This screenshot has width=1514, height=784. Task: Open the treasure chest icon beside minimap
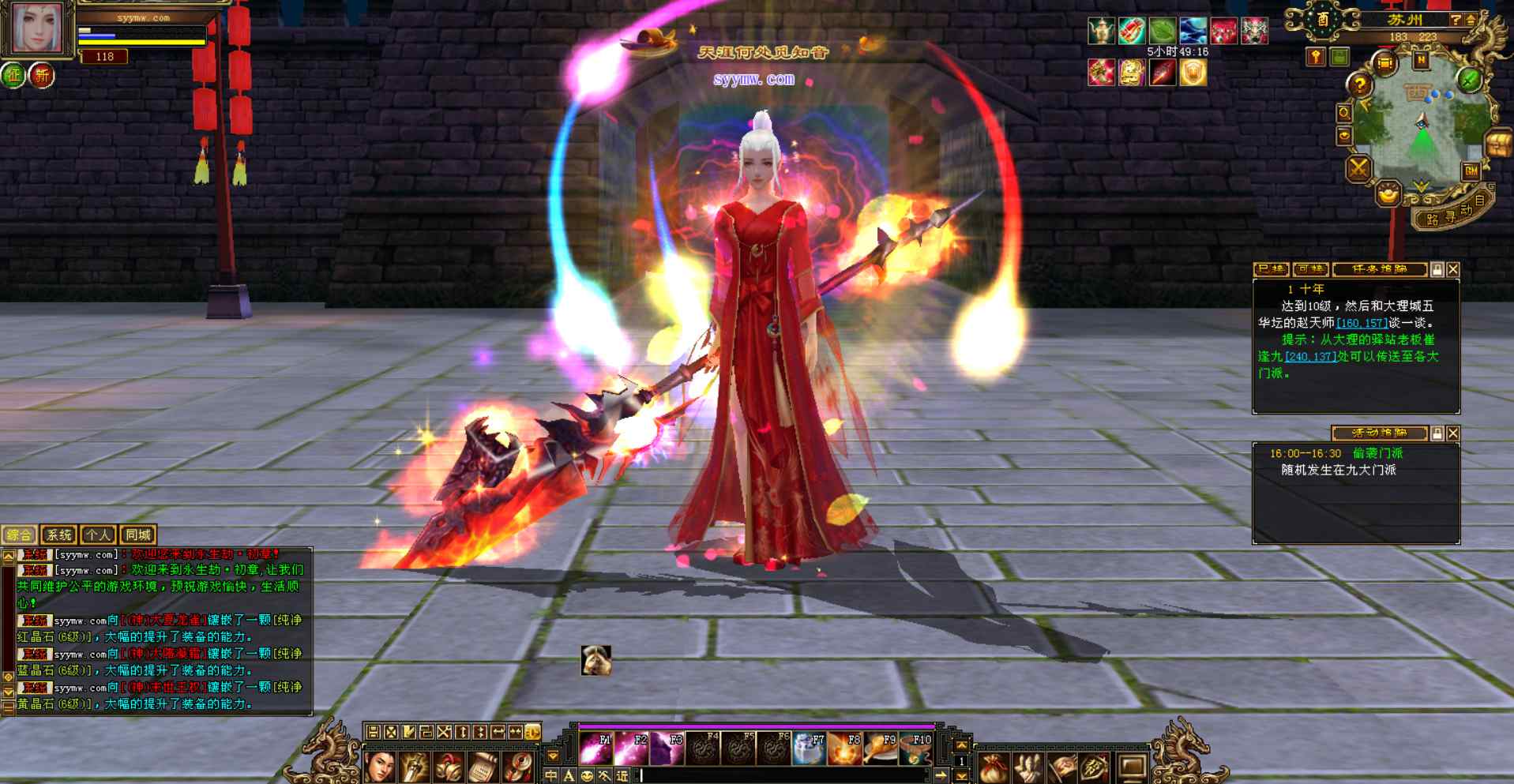(x=1498, y=144)
